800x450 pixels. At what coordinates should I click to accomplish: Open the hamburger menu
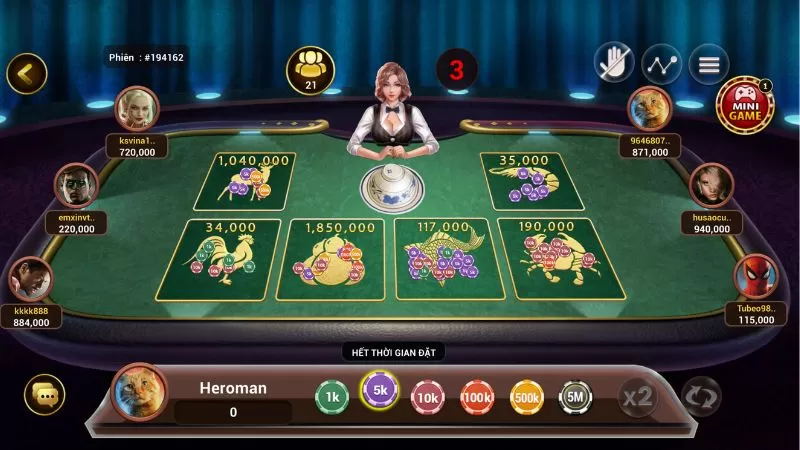pos(709,64)
